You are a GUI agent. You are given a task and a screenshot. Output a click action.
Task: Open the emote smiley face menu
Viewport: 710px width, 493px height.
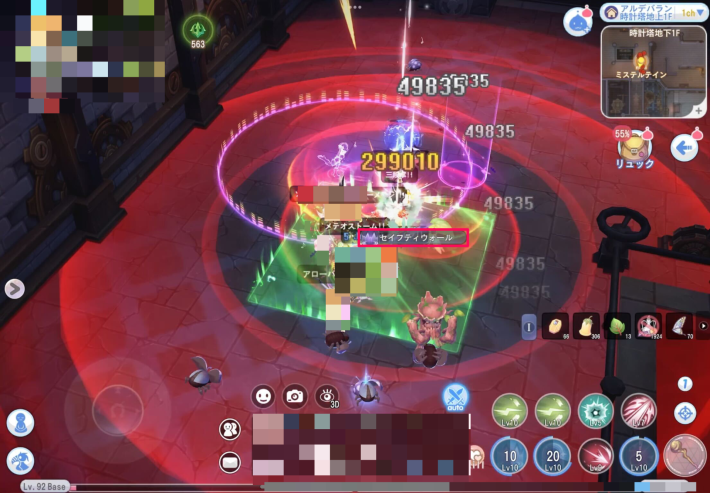263,396
